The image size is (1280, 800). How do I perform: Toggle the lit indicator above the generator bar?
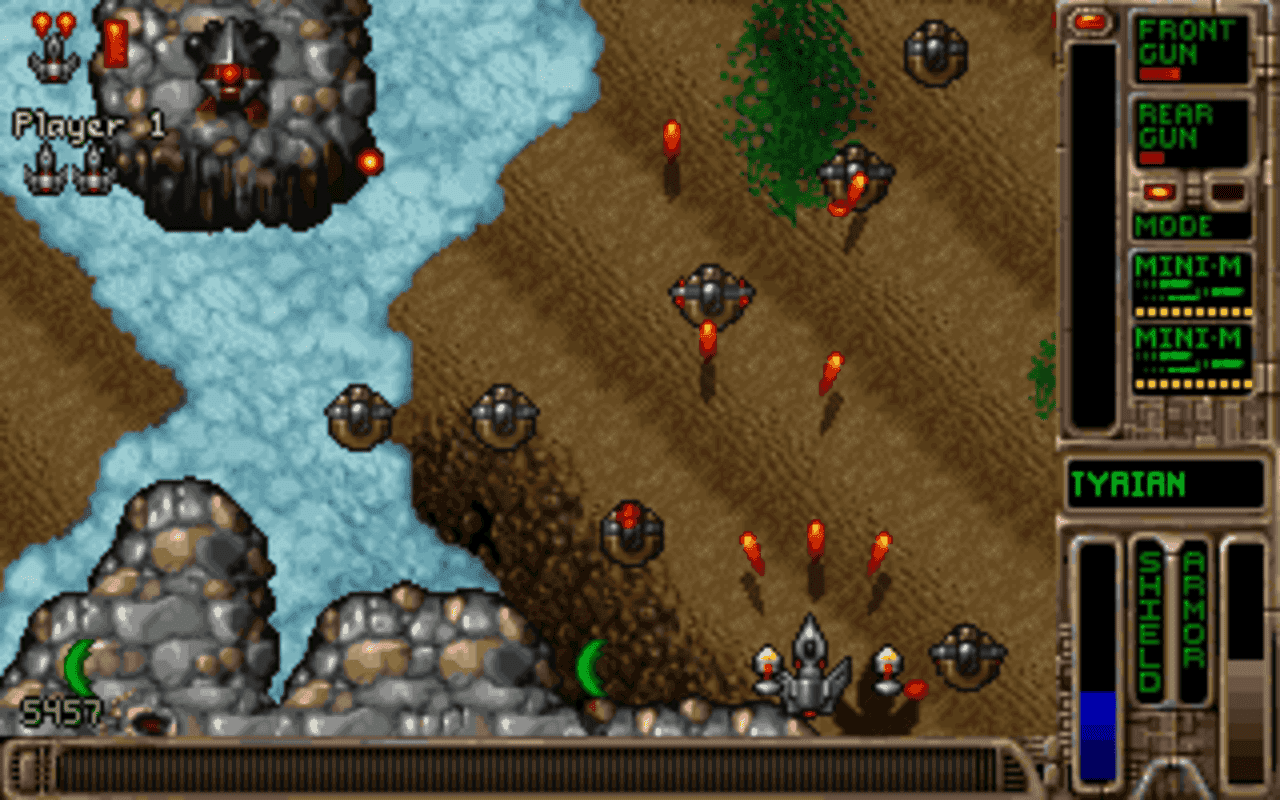click(1089, 23)
